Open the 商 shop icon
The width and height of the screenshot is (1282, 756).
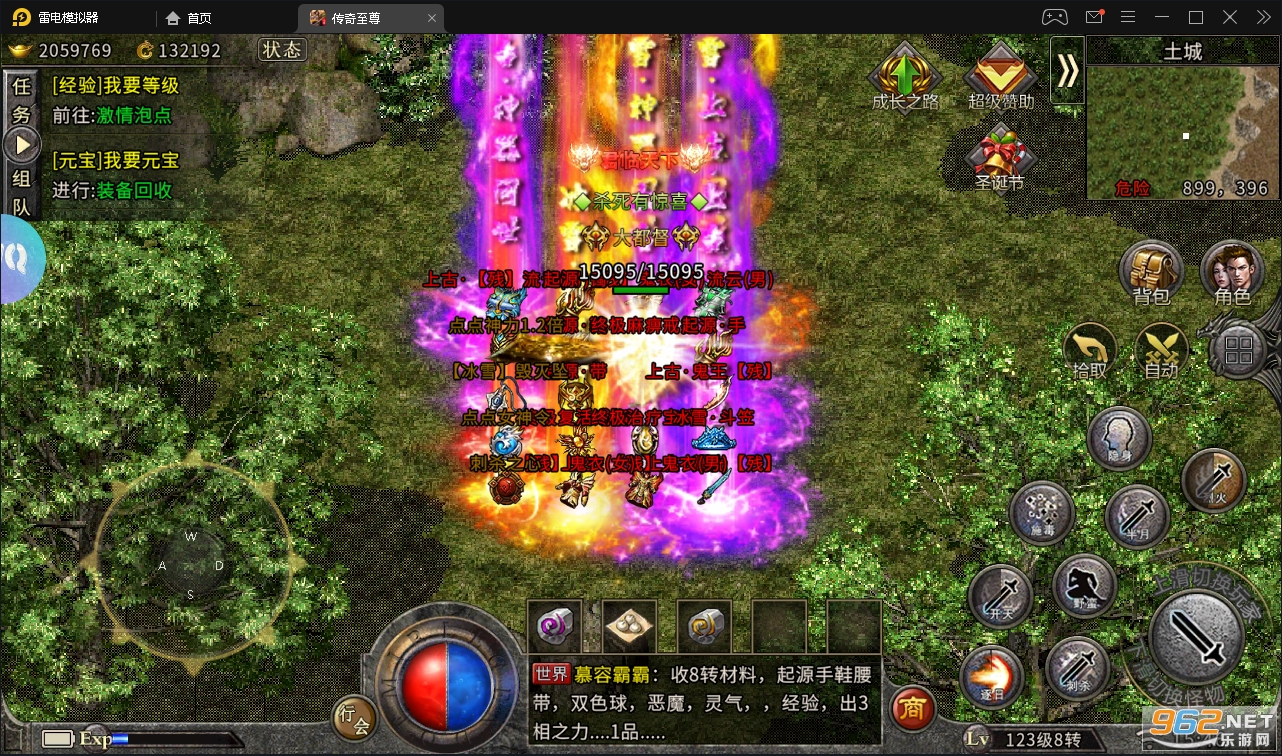pyautogui.click(x=912, y=710)
